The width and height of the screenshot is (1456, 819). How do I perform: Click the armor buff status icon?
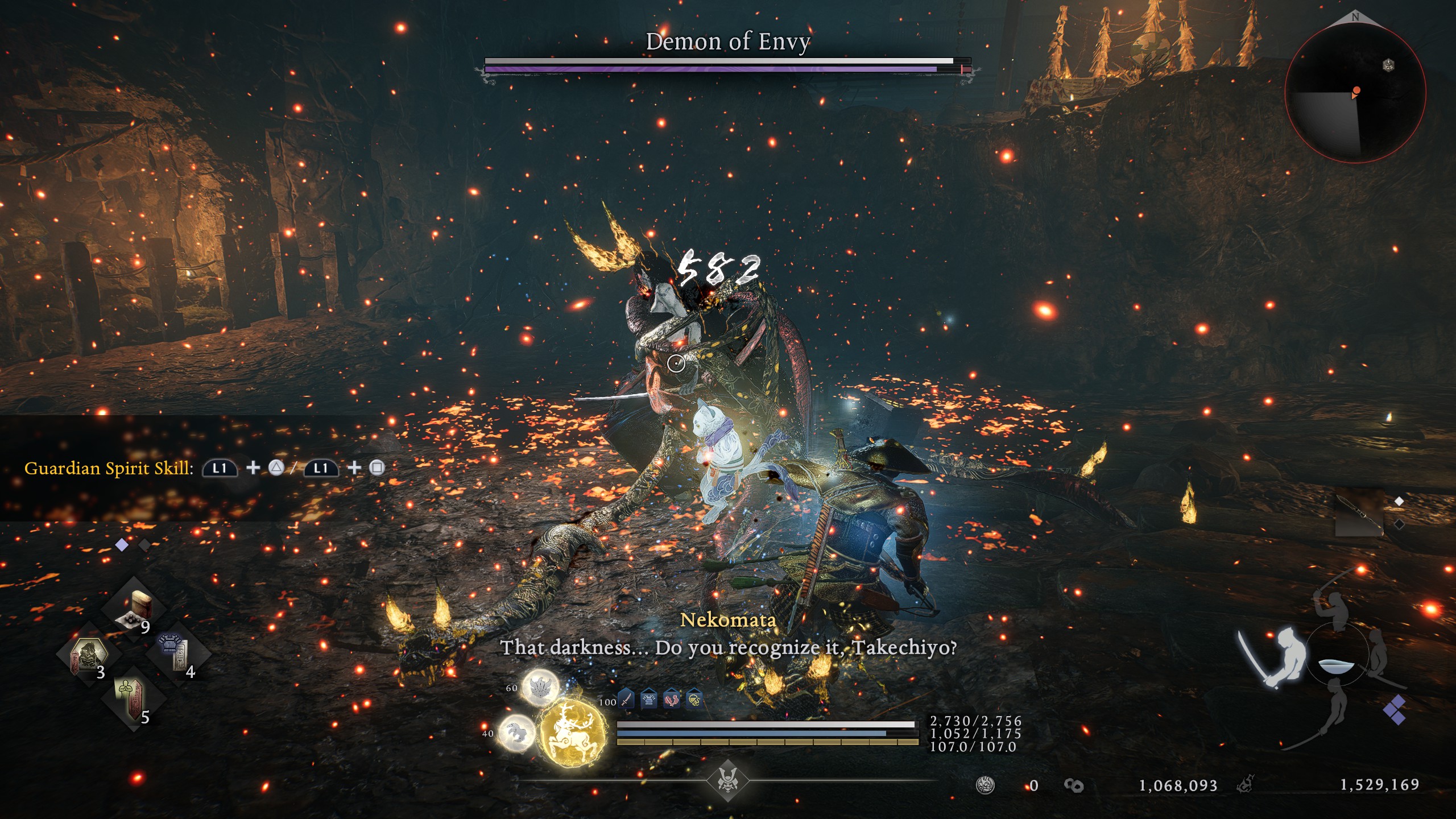click(649, 699)
